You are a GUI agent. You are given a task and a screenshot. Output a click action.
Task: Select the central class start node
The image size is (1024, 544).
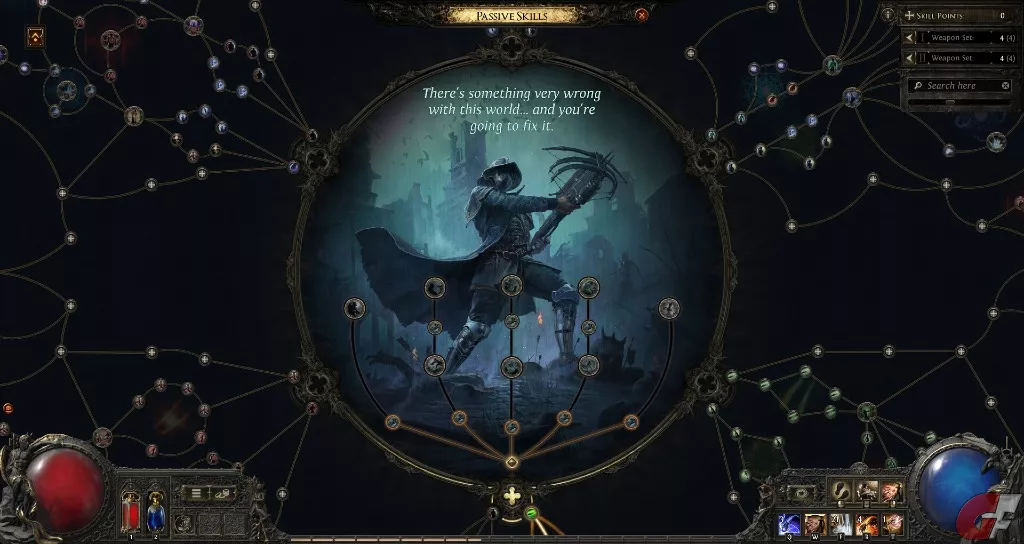click(511, 462)
